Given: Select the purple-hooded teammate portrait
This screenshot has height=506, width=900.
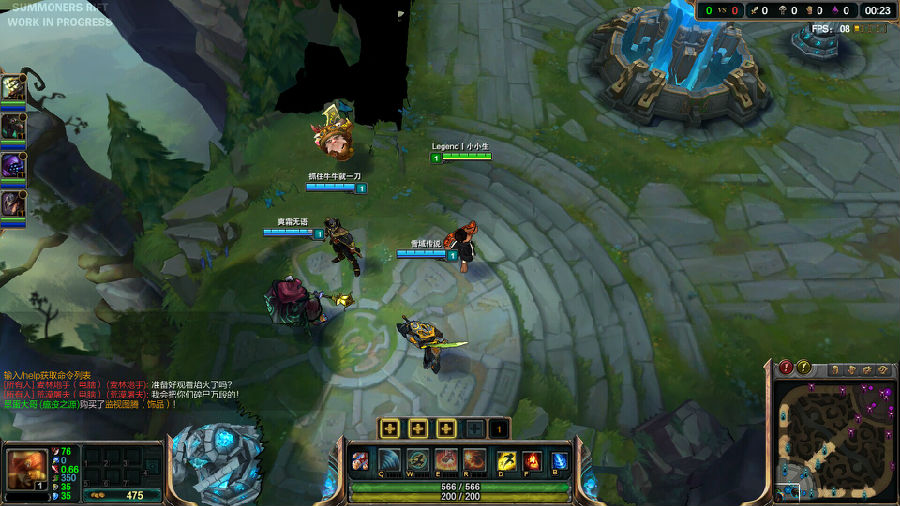Looking at the screenshot, I should [13, 165].
